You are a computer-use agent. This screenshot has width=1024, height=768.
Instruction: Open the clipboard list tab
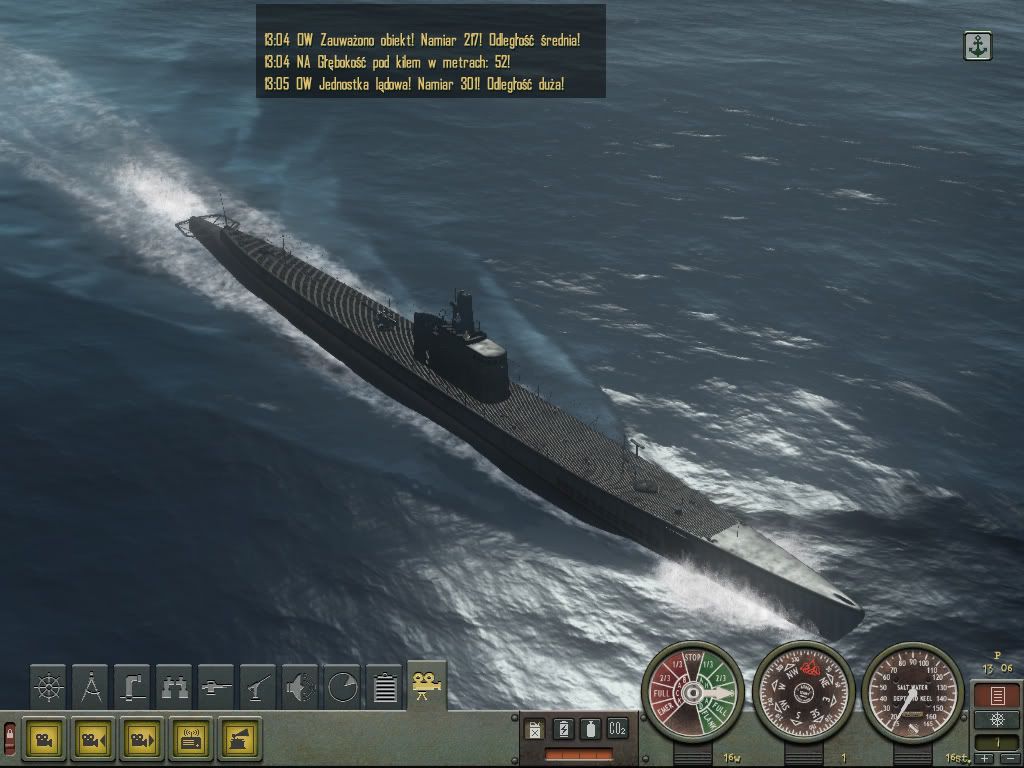point(385,687)
